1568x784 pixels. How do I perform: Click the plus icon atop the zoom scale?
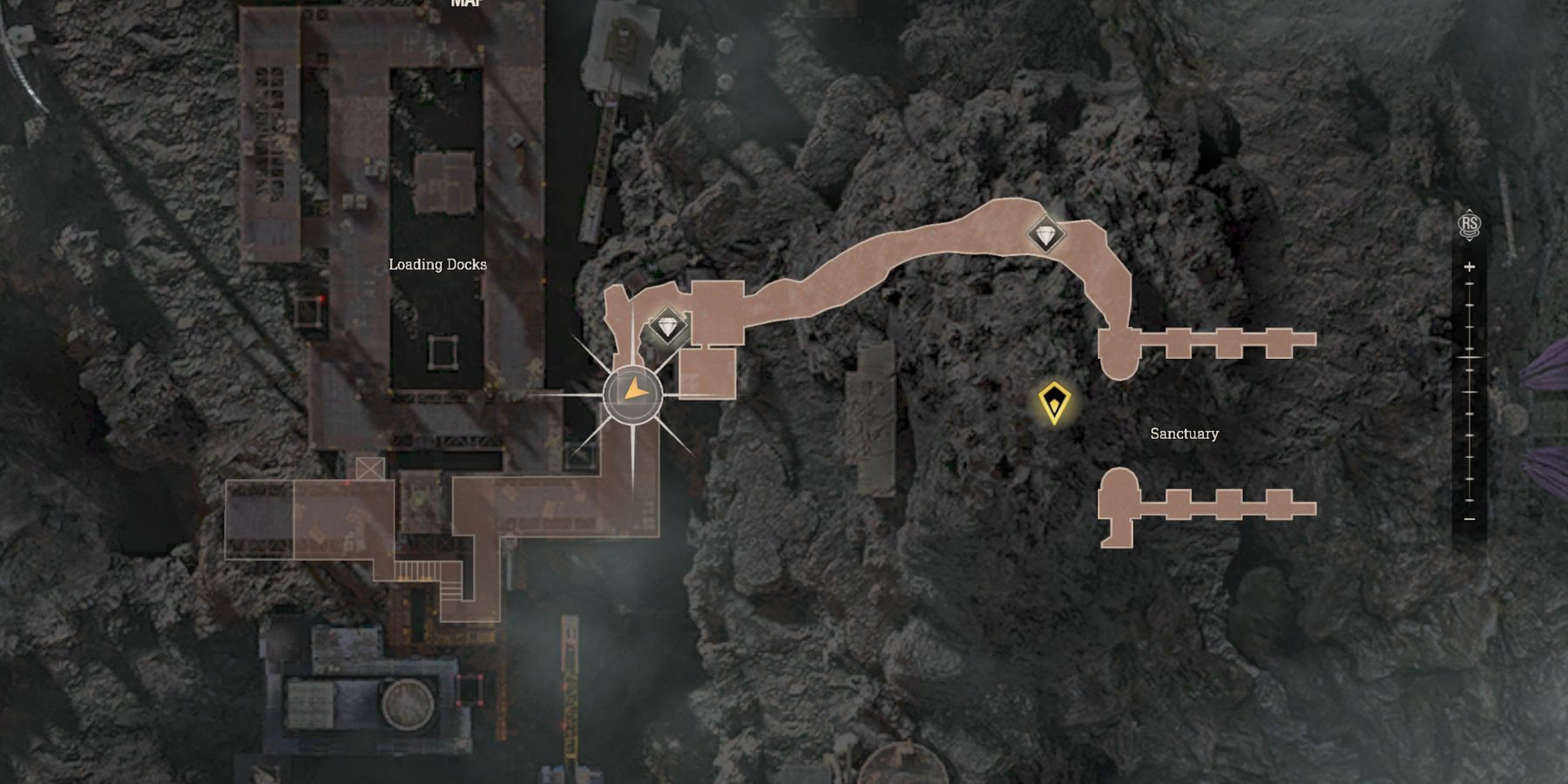tap(1470, 265)
